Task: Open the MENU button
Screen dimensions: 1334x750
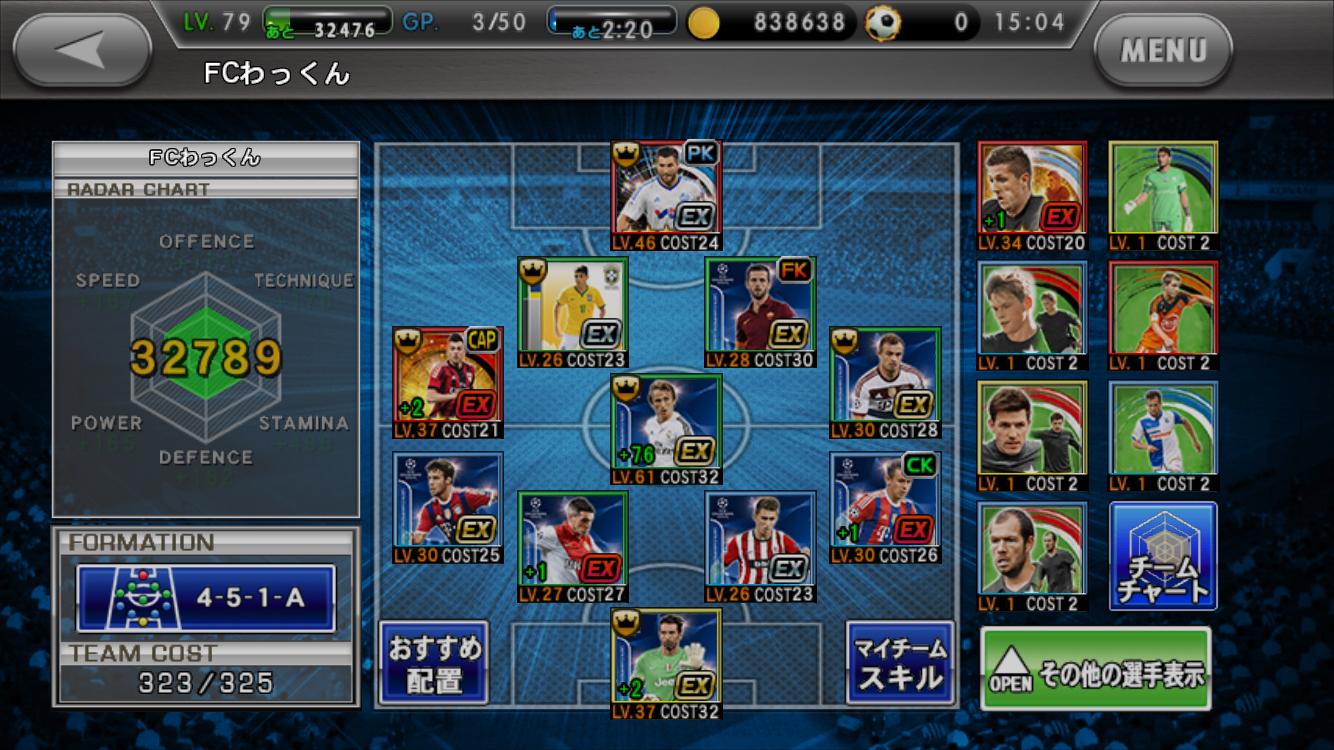Action: [x=1163, y=49]
